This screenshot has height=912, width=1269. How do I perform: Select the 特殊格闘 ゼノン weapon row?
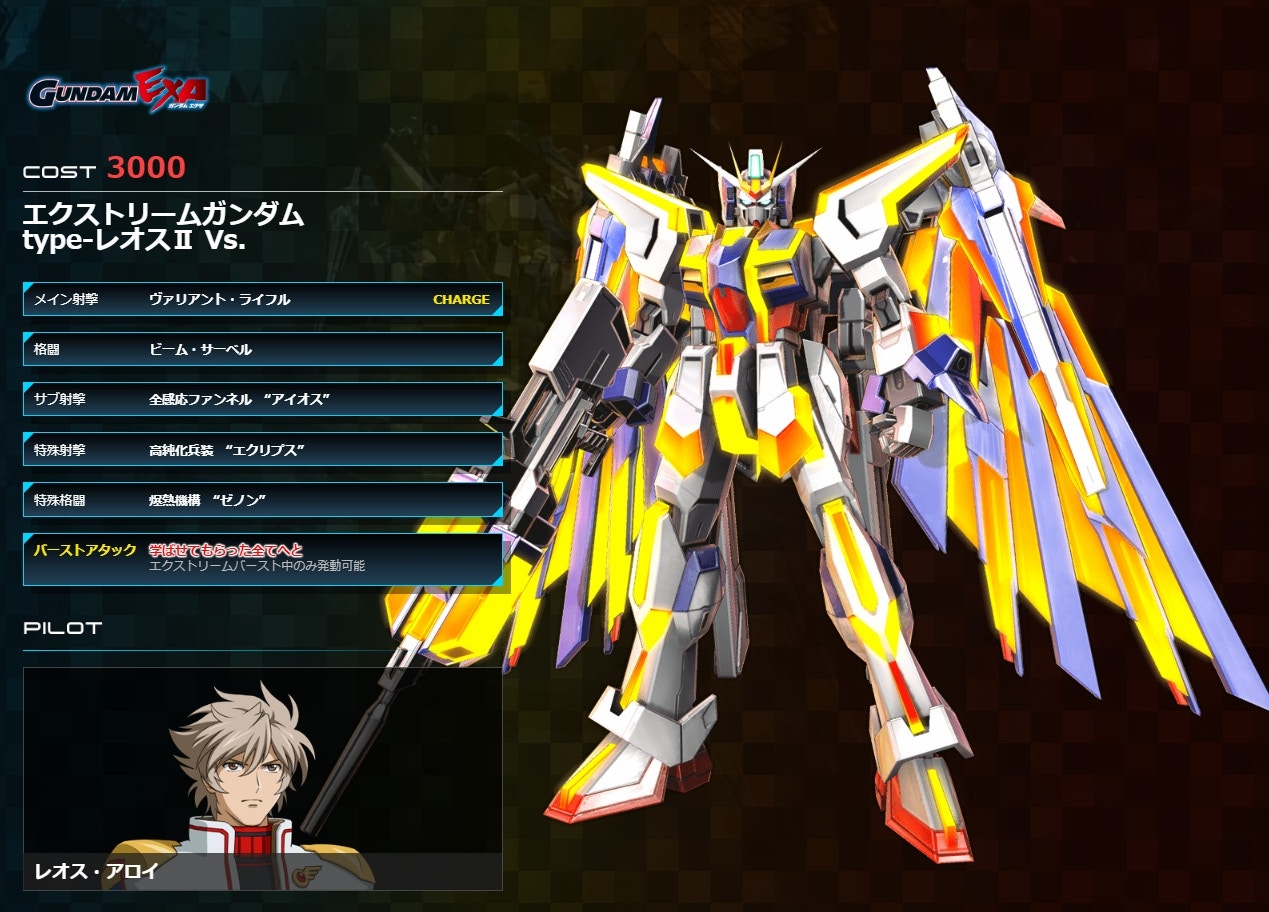pyautogui.click(x=263, y=499)
